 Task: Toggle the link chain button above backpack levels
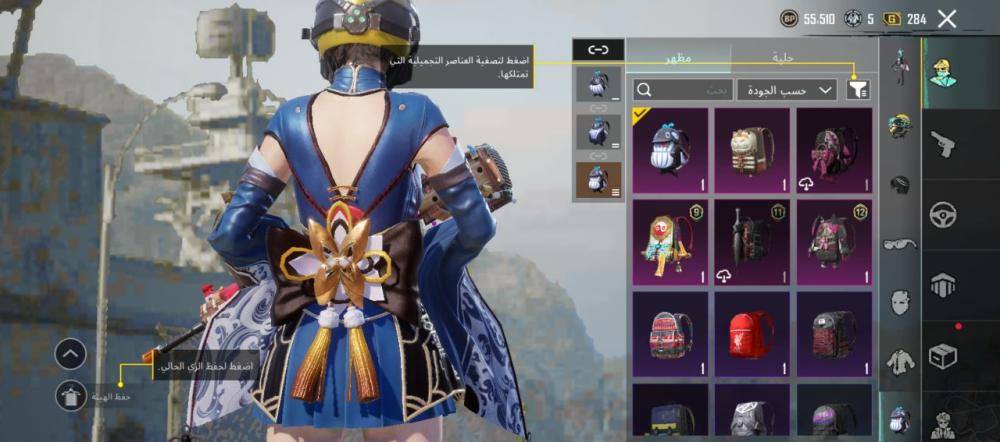click(598, 49)
